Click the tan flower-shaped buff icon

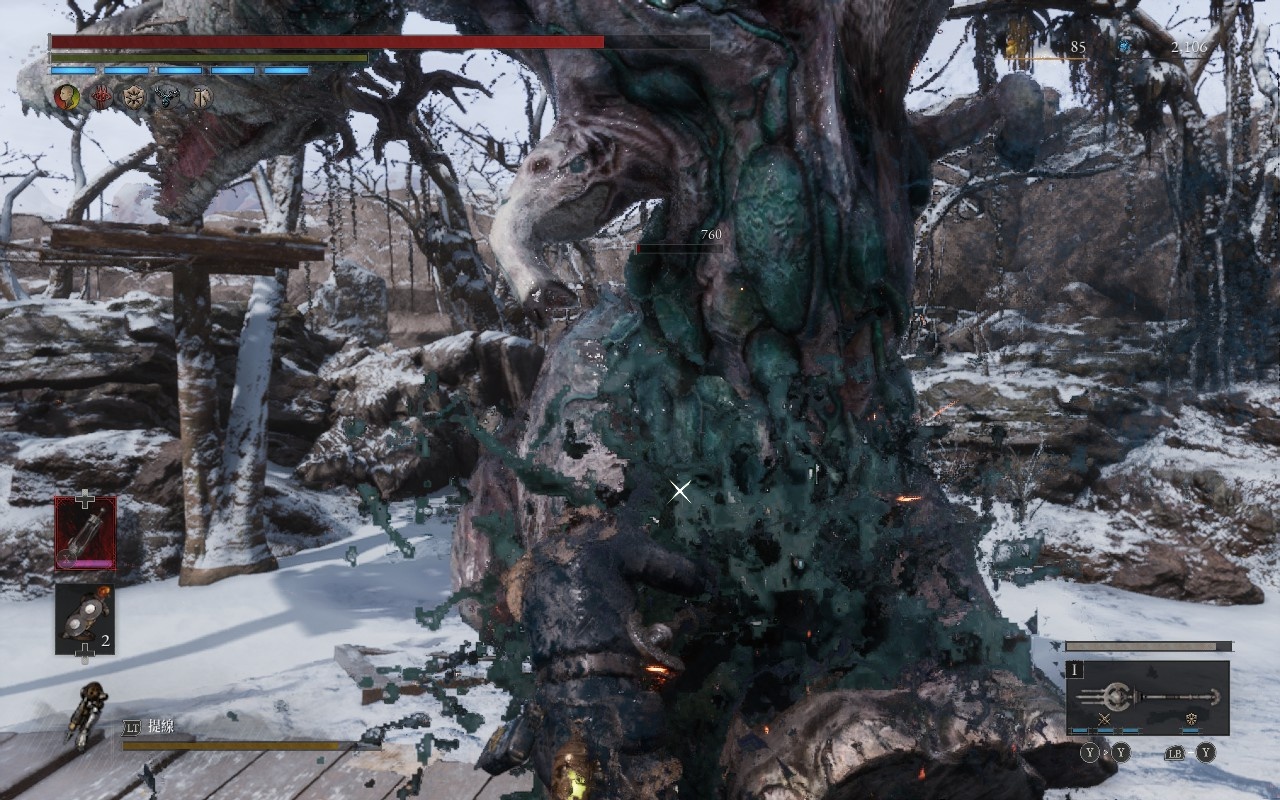click(x=134, y=97)
